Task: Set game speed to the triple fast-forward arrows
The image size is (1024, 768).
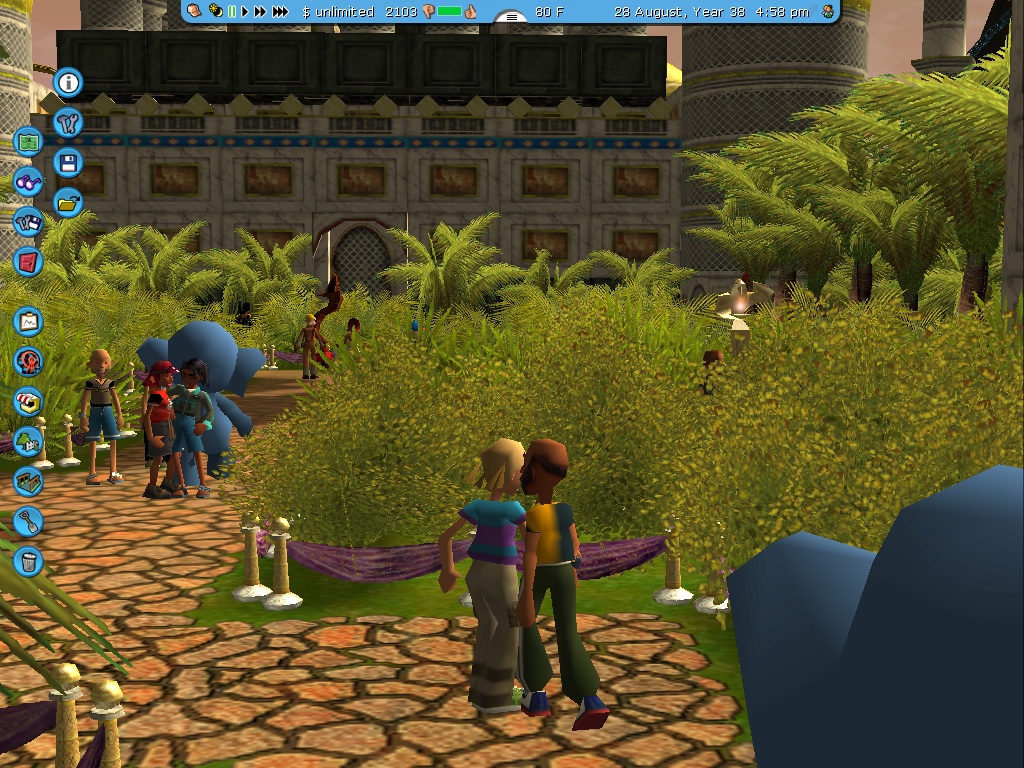Action: (x=281, y=12)
